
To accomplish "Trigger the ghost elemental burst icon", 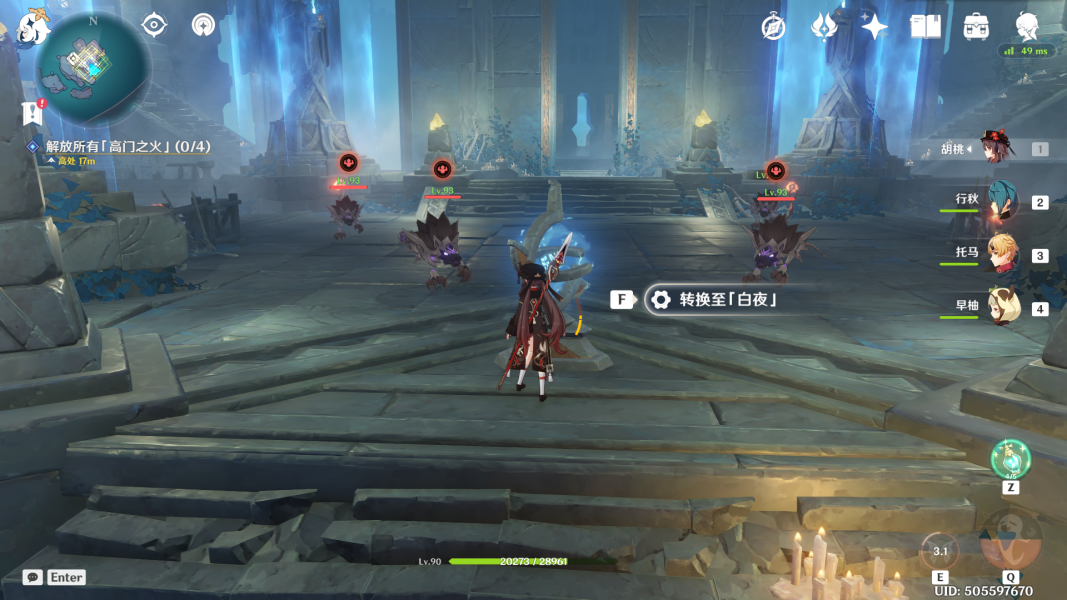I will (1010, 540).
